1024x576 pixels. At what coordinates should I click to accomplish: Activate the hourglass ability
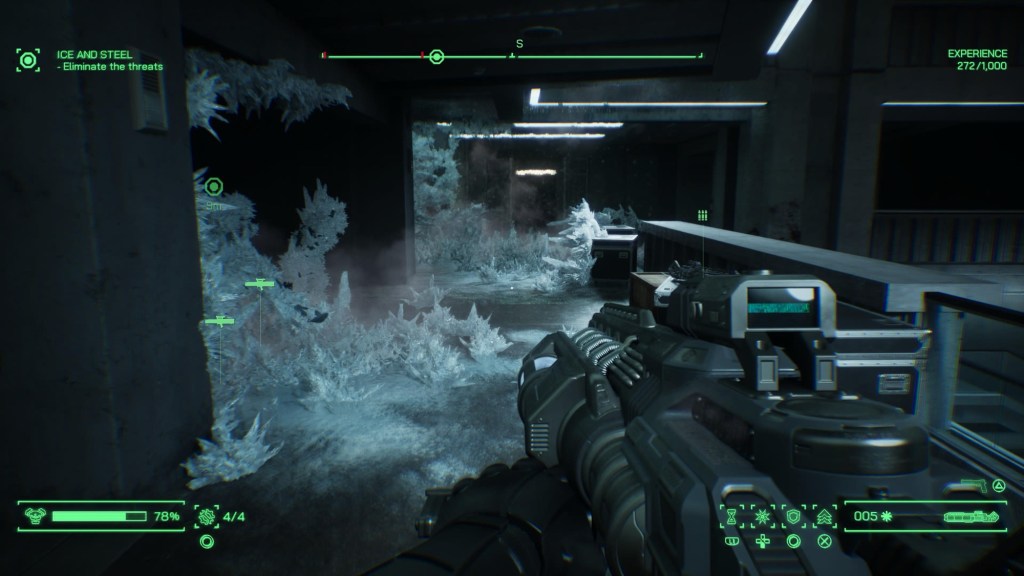tap(731, 516)
